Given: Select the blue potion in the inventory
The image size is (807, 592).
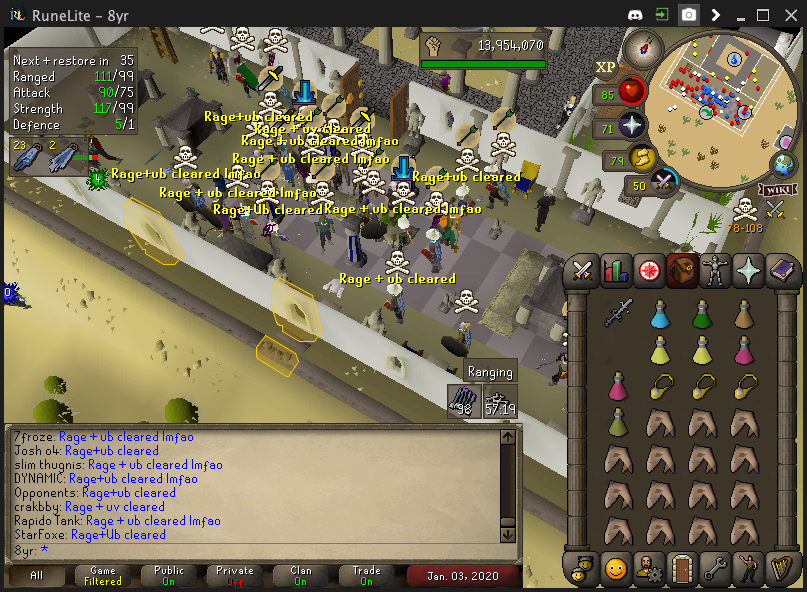Looking at the screenshot, I should tap(659, 314).
